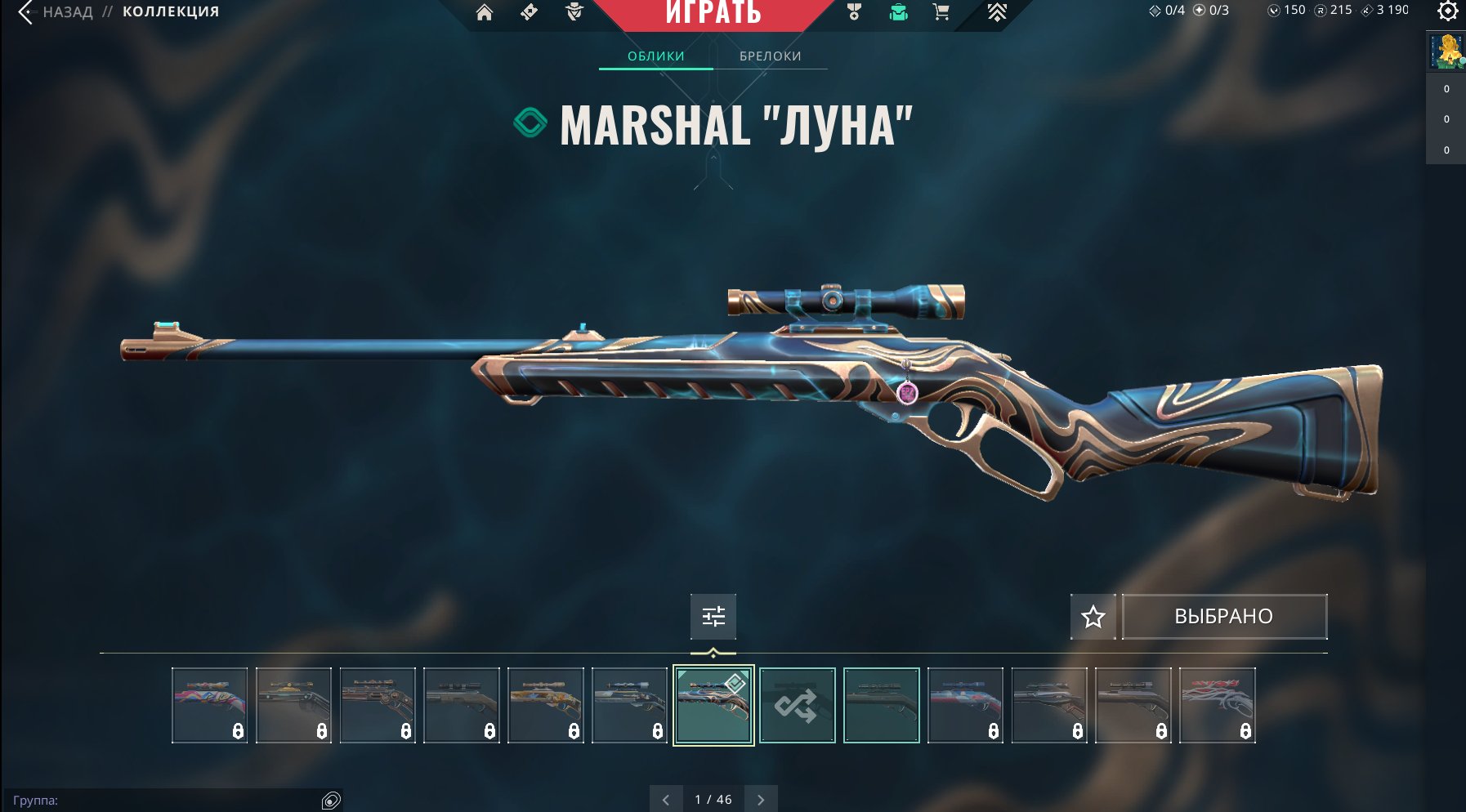Open the medal career icon

coord(854,12)
